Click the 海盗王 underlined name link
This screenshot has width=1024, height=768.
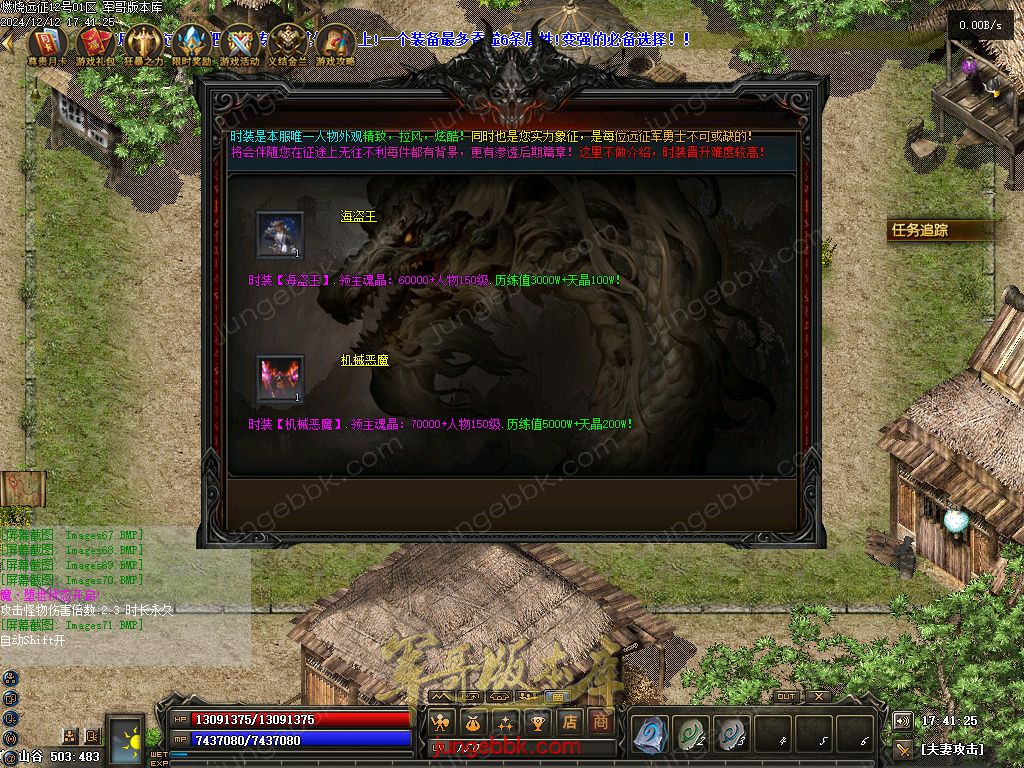[359, 216]
